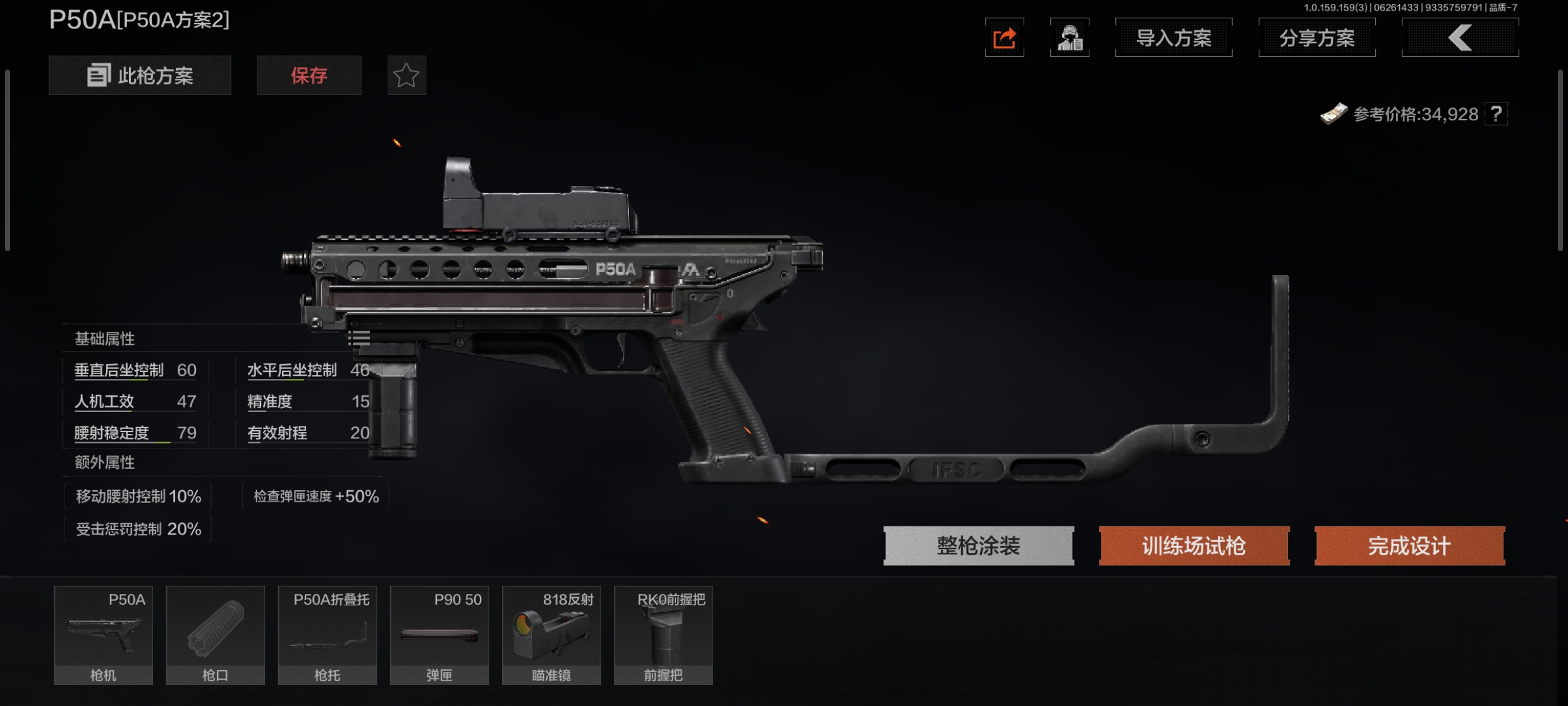Select 分享方案 to share the build

click(1317, 38)
